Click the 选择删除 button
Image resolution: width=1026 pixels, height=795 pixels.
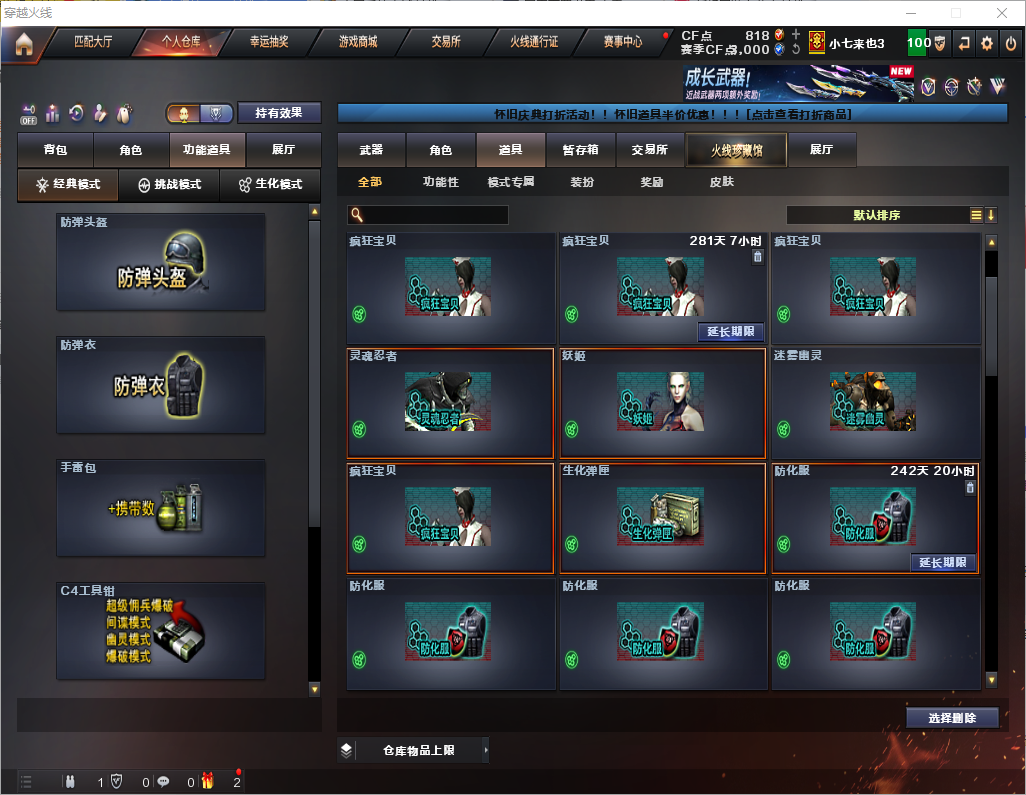click(952, 718)
